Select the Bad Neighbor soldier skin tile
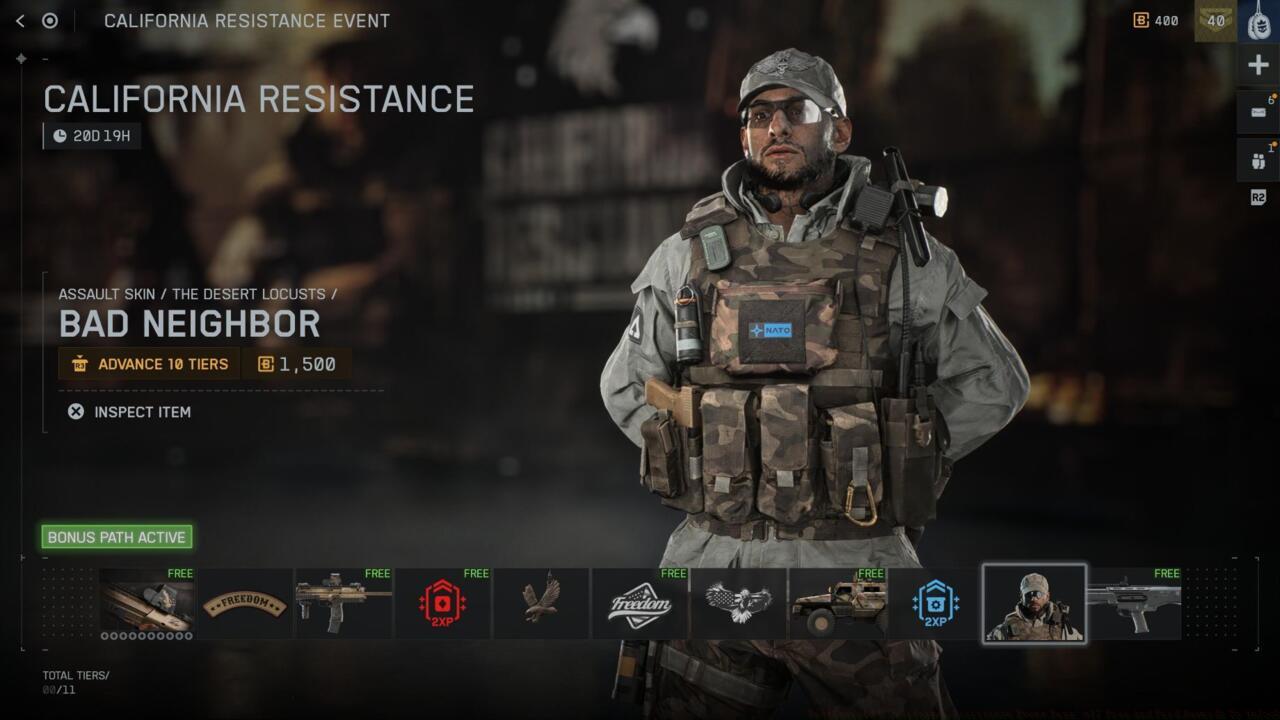 point(1034,603)
